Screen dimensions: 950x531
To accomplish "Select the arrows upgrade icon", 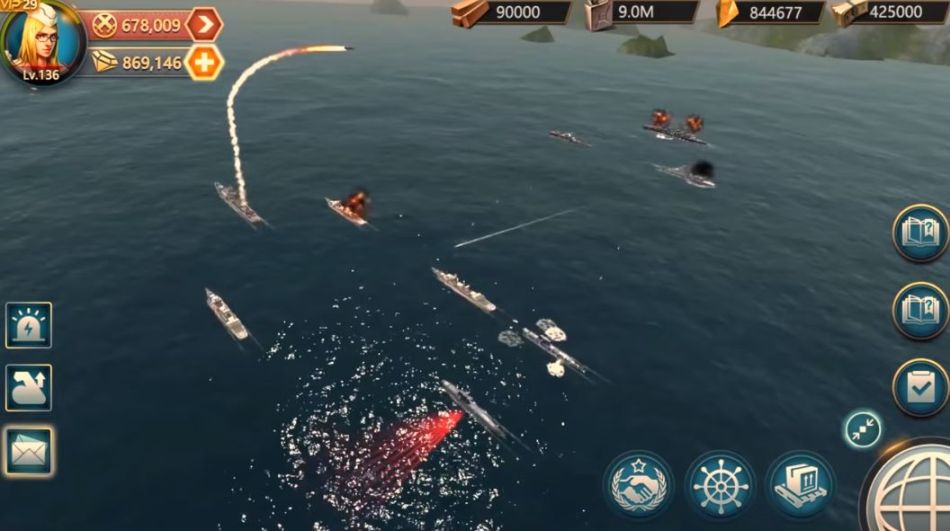I will point(28,388).
